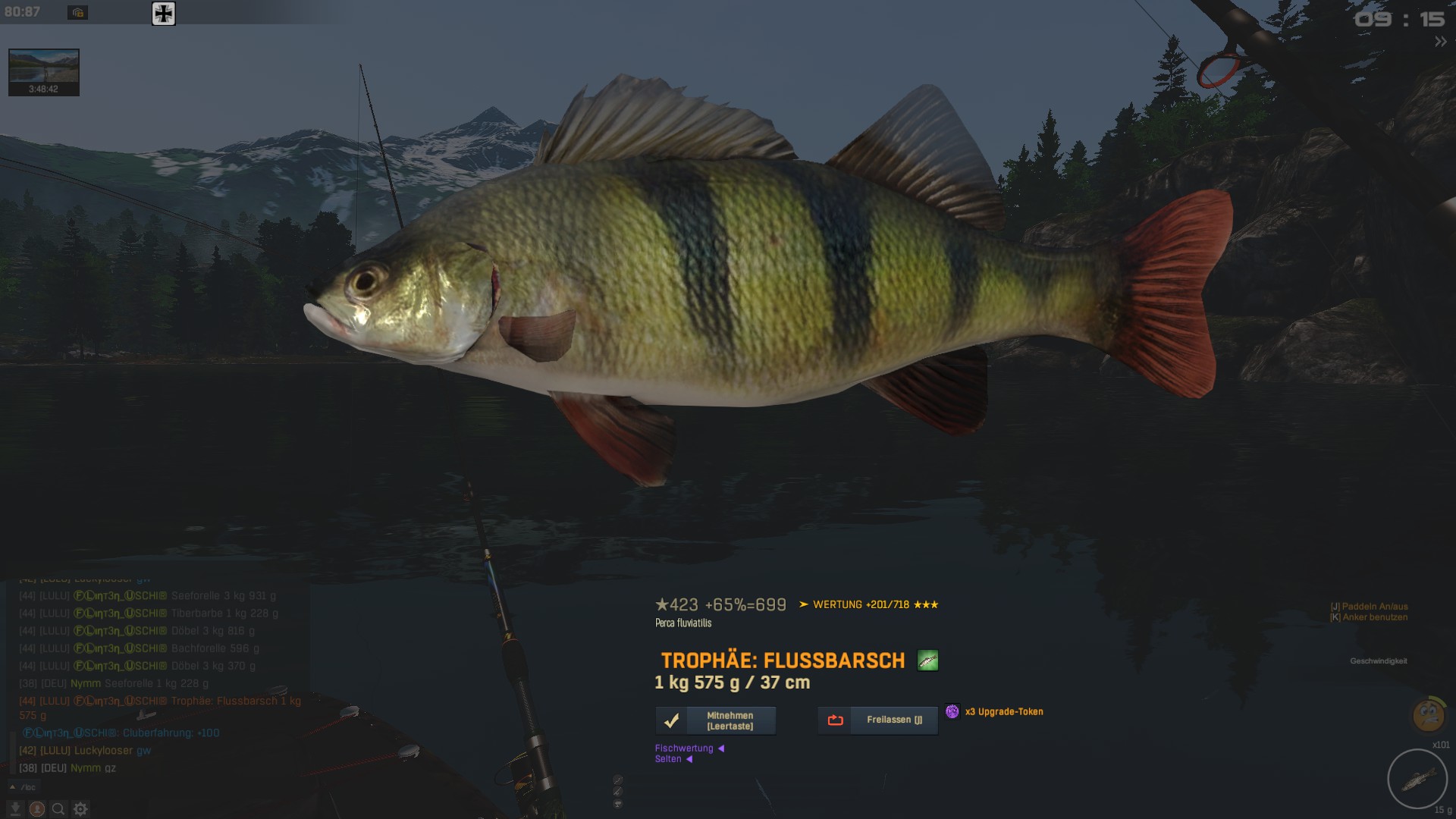The width and height of the screenshot is (1456, 819).
Task: Release the fish with Freilassen
Action: point(877,720)
